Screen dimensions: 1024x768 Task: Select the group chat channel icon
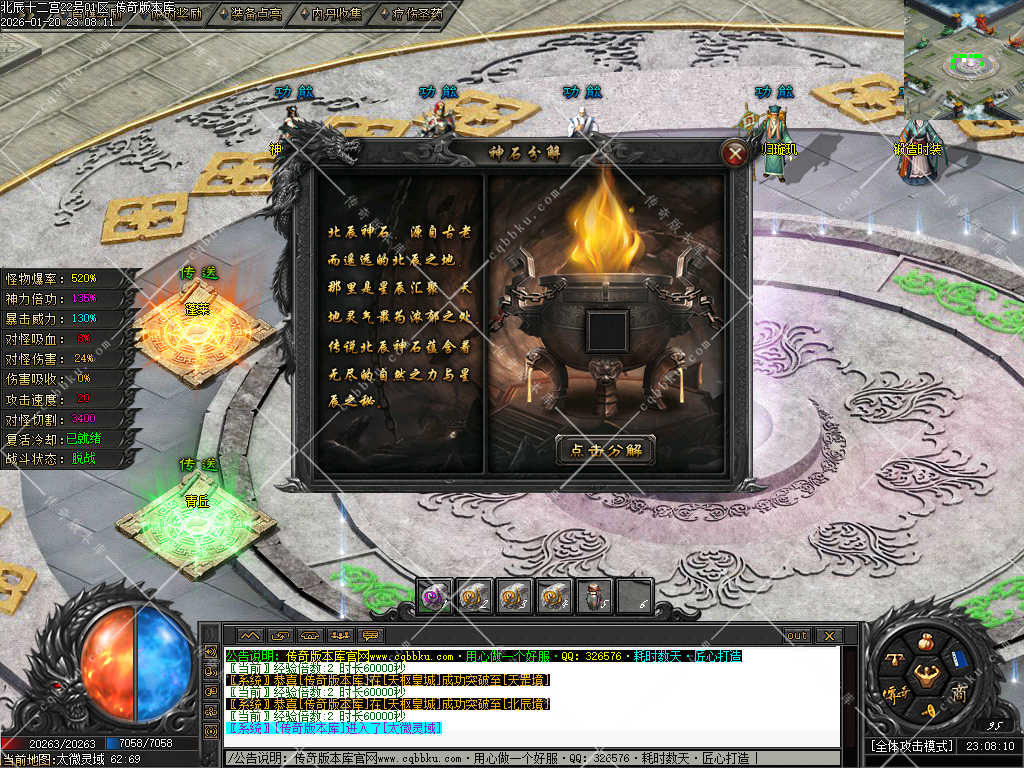[341, 635]
